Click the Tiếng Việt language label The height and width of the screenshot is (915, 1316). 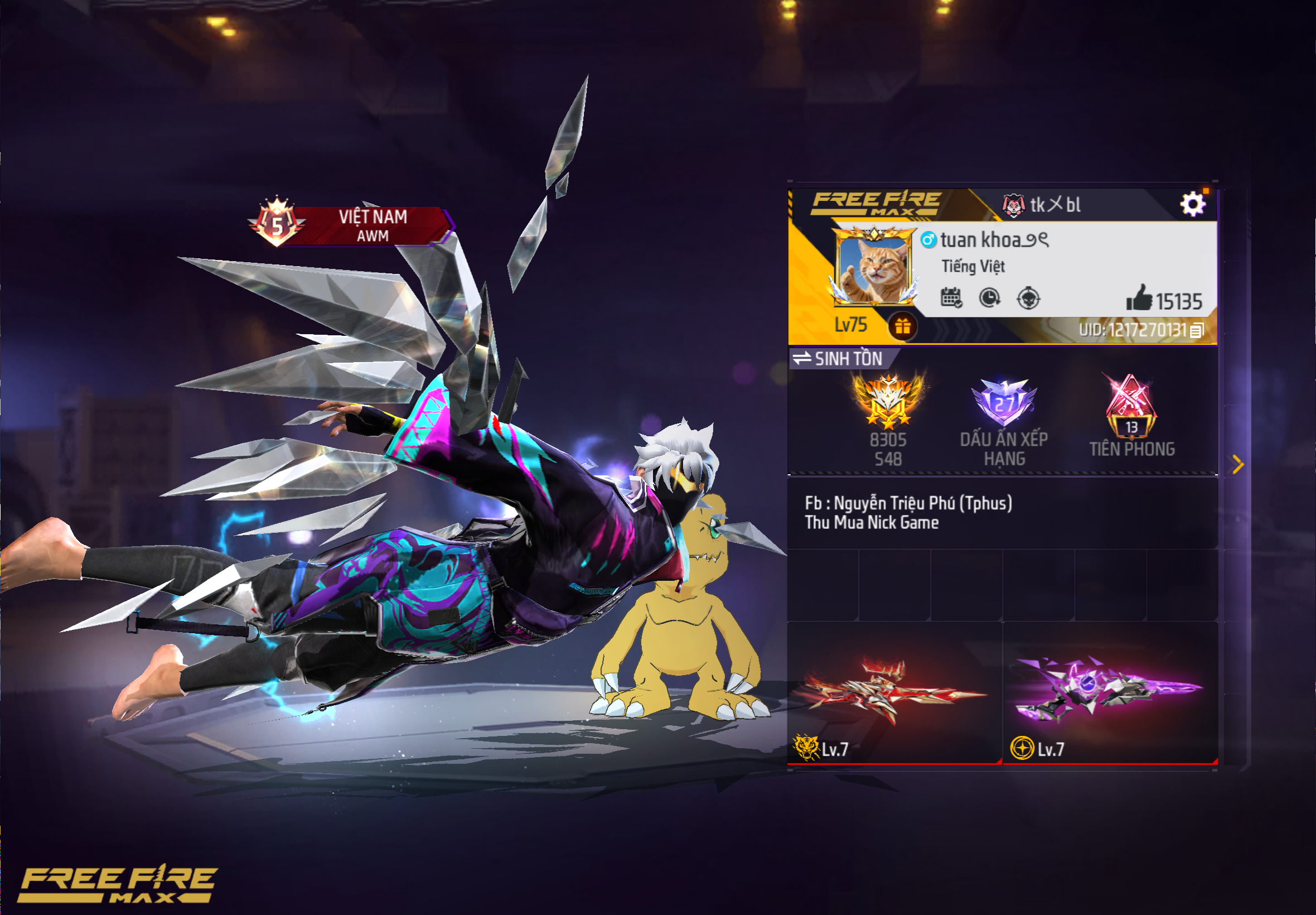pyautogui.click(x=974, y=266)
